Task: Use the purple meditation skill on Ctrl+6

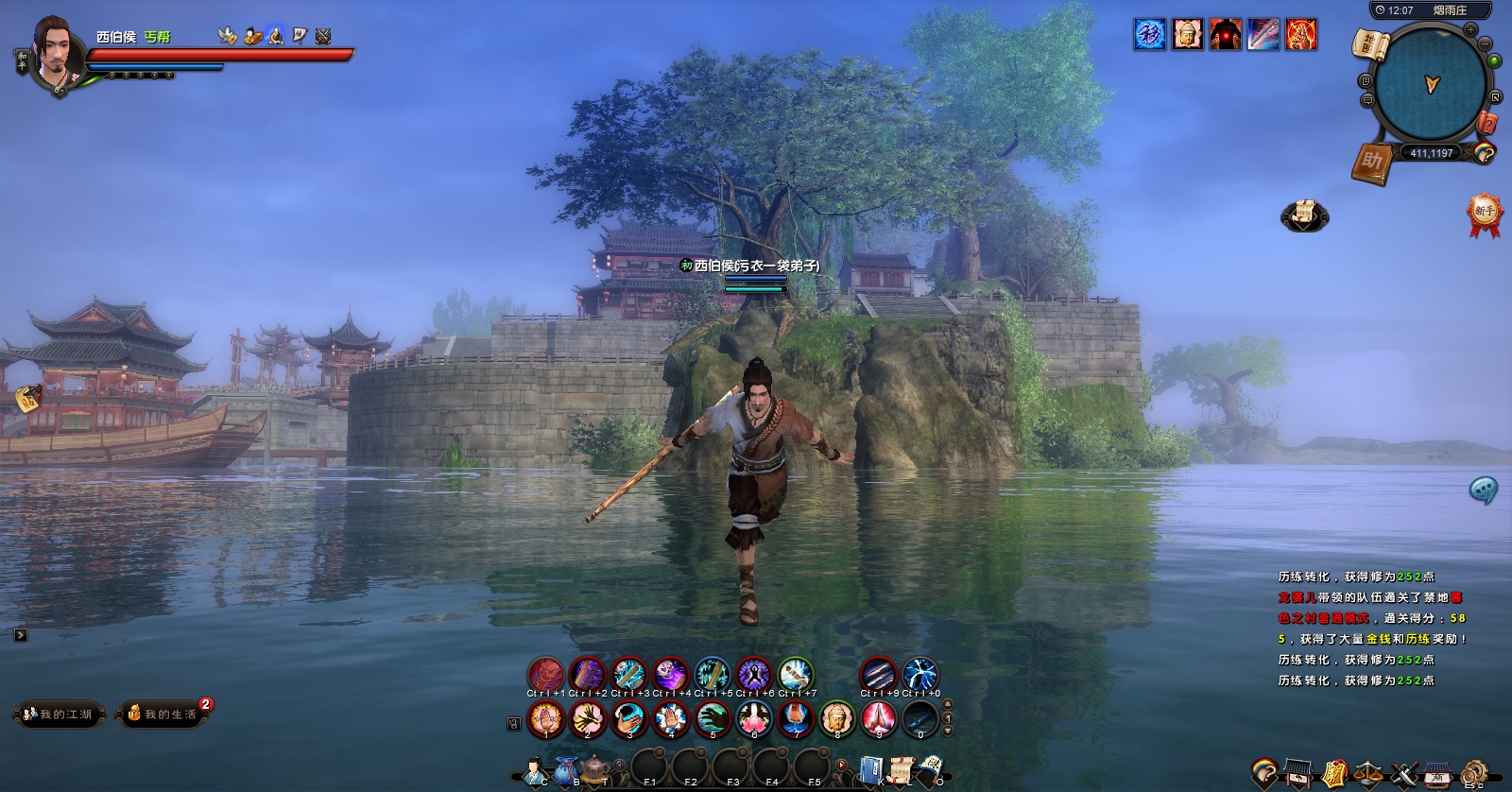Action: [x=754, y=675]
